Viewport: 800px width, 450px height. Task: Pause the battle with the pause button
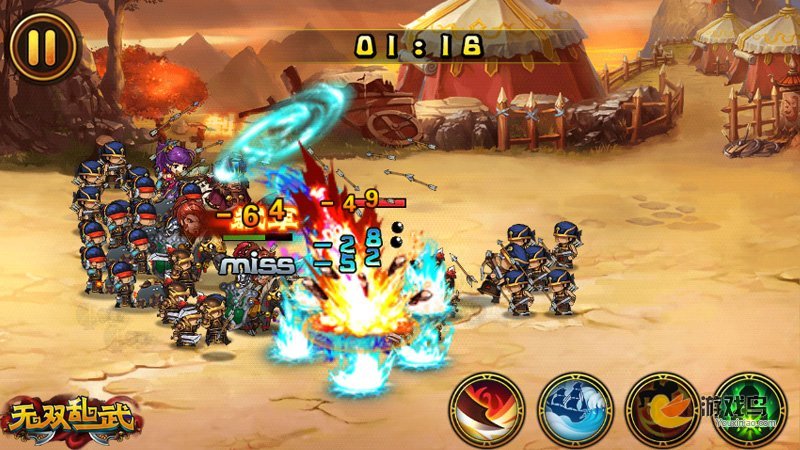(43, 46)
